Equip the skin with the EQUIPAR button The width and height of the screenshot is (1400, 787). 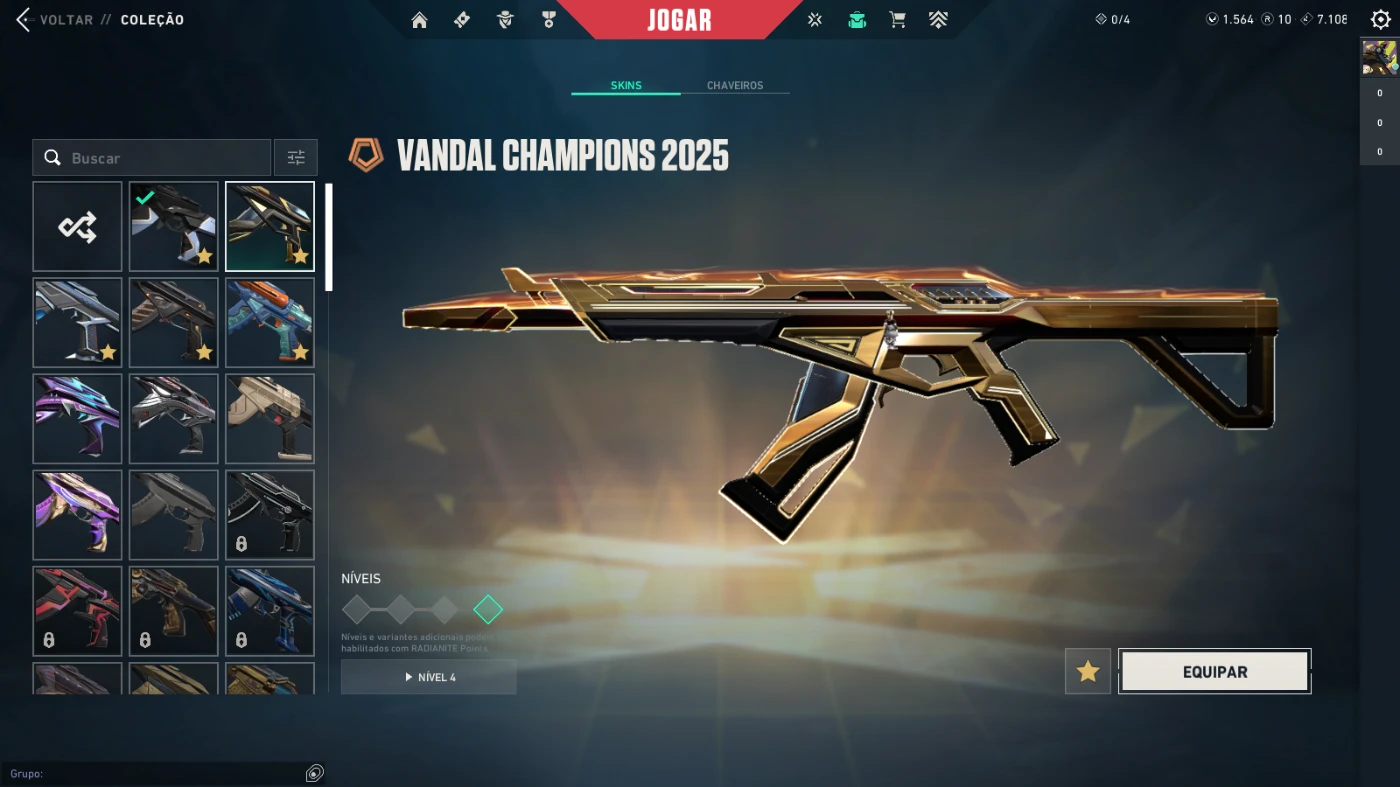tap(1214, 672)
